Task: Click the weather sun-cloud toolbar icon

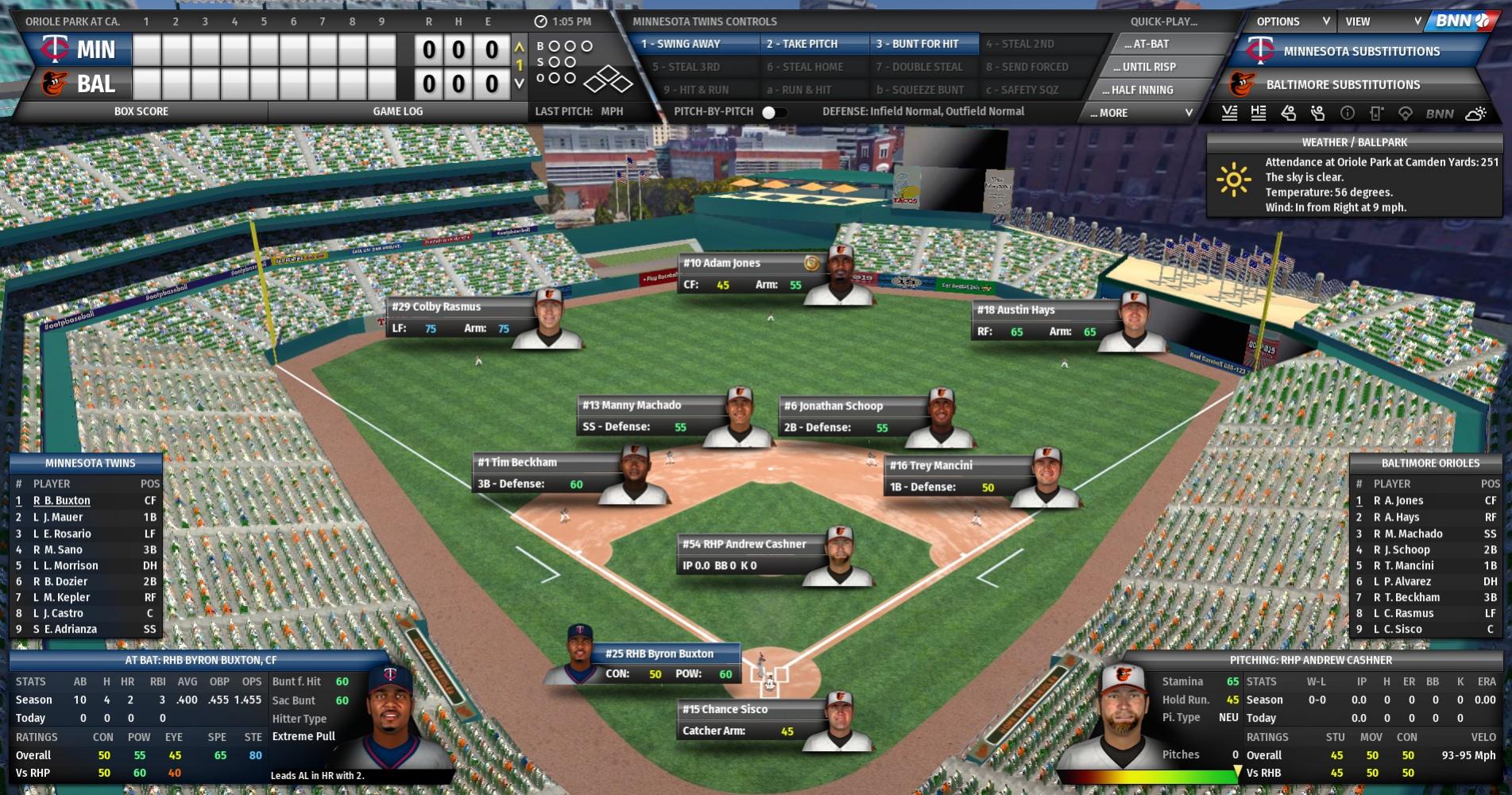Action: [1475, 114]
